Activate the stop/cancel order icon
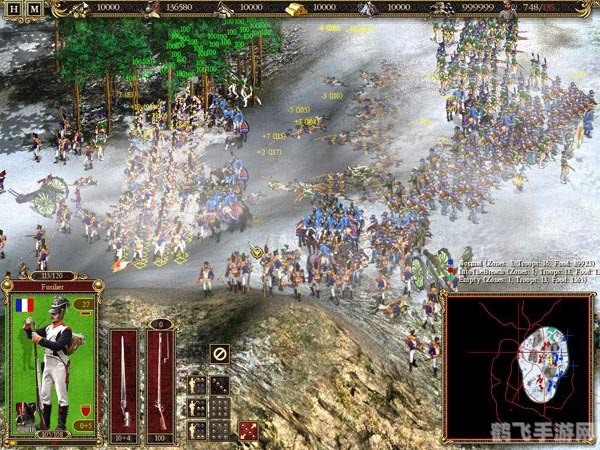 coord(220,353)
